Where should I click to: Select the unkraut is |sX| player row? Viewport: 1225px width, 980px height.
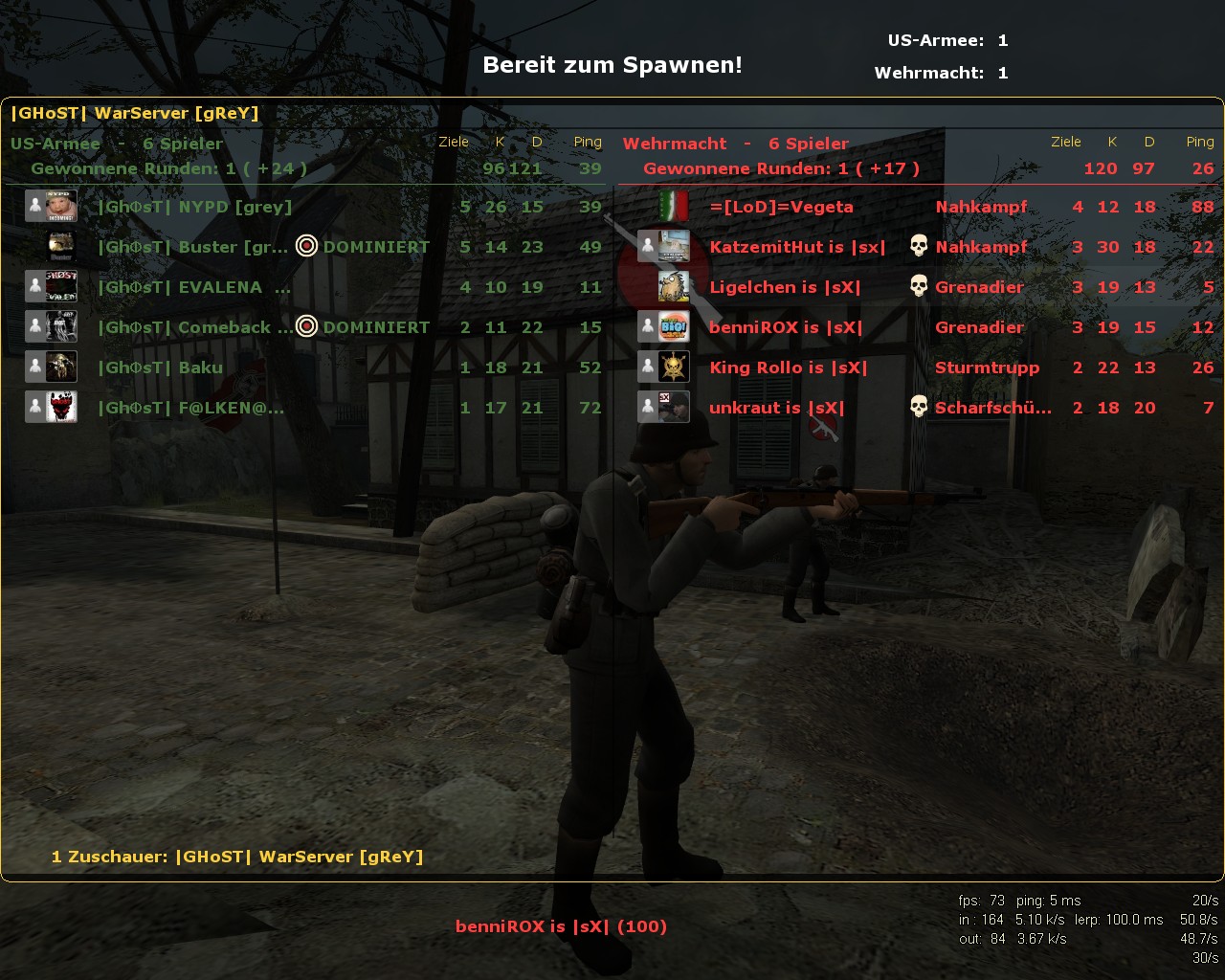776,408
